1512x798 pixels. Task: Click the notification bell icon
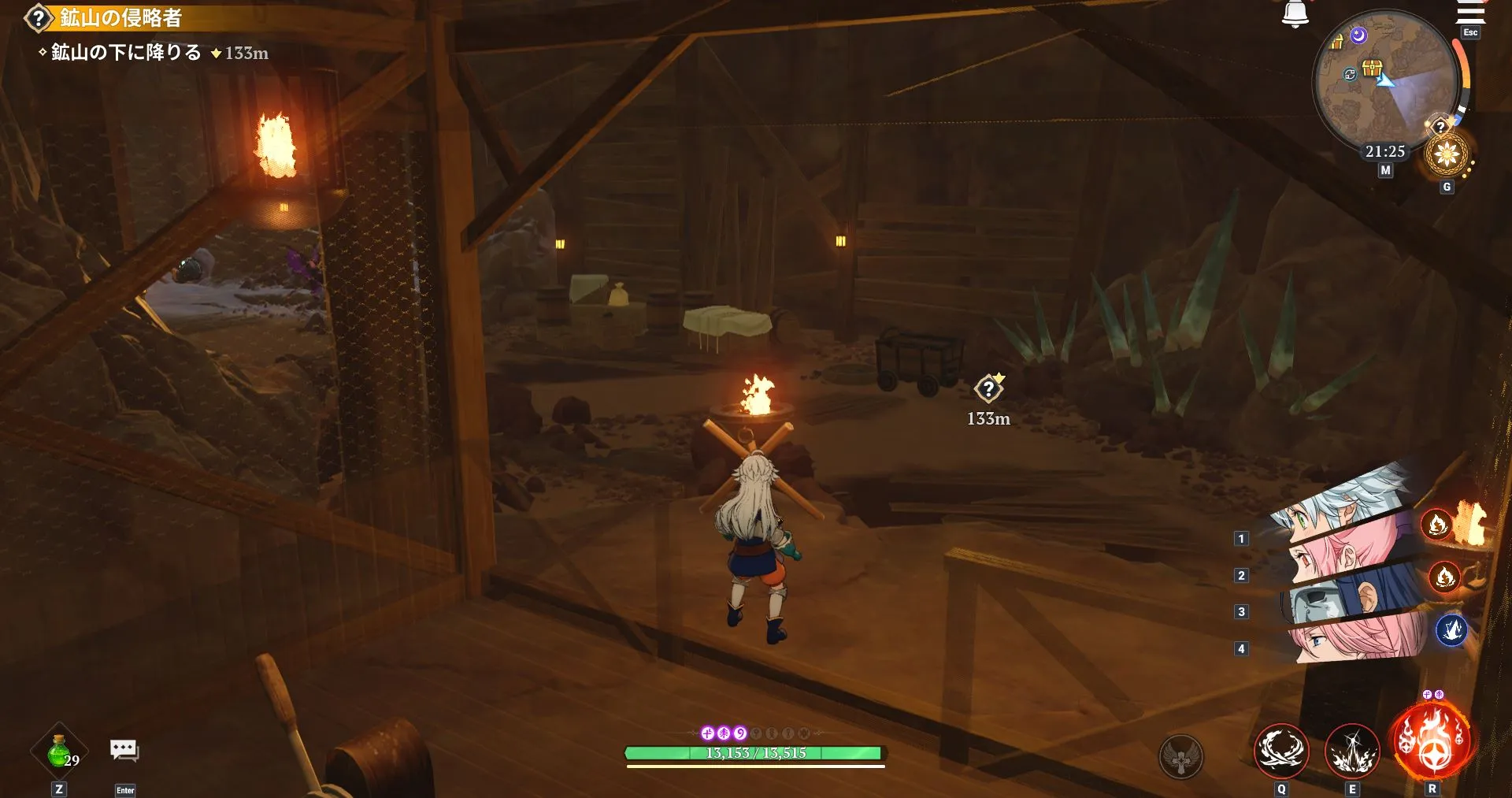(x=1294, y=14)
